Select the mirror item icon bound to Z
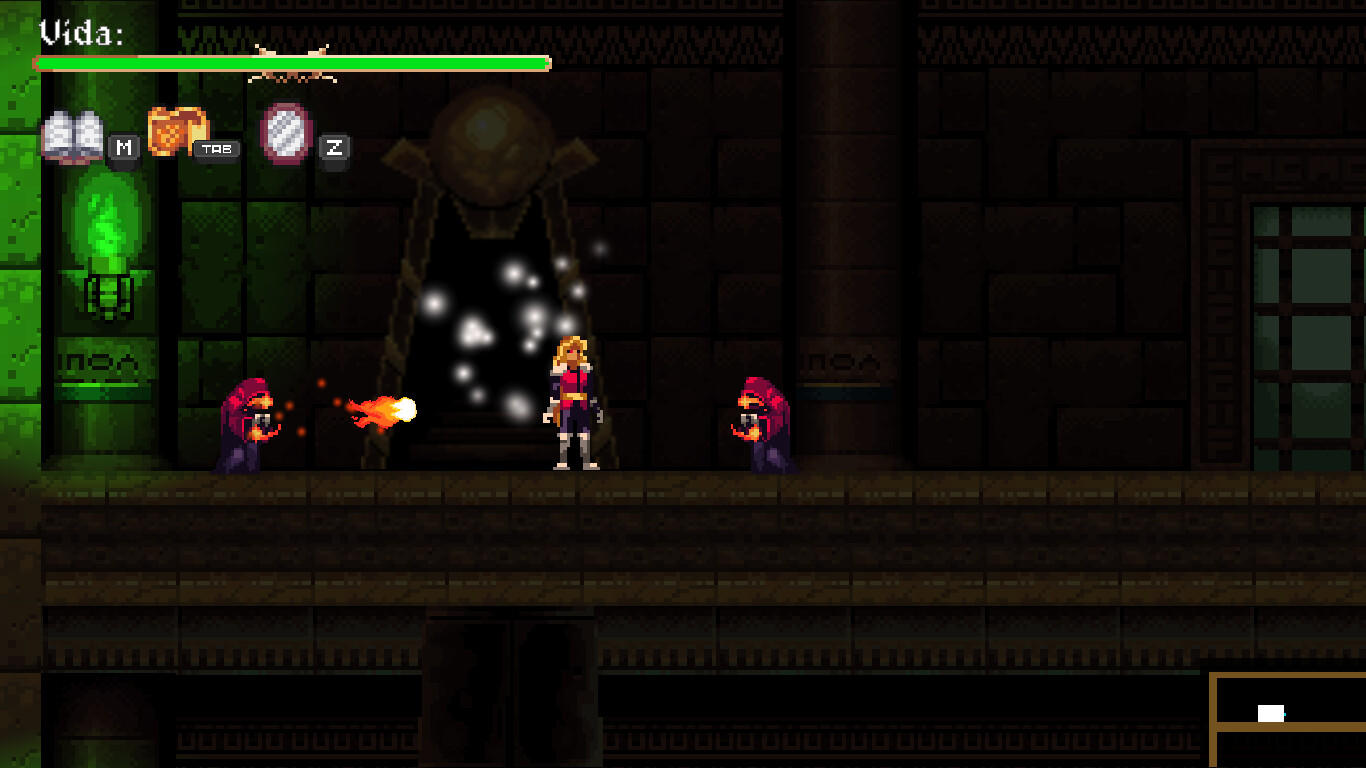The width and height of the screenshot is (1366, 768). pyautogui.click(x=285, y=133)
